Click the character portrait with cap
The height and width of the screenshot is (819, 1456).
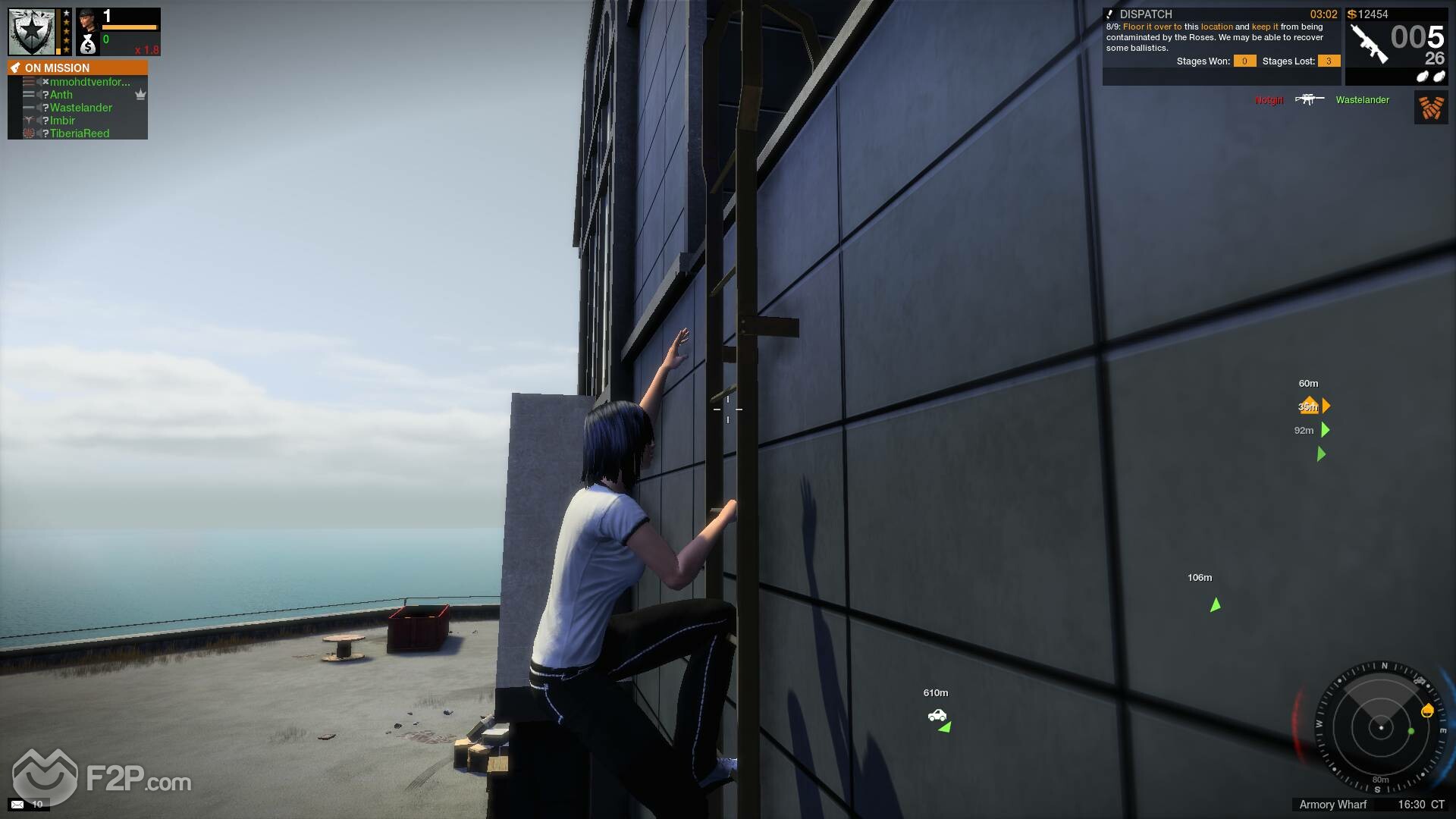tap(88, 18)
